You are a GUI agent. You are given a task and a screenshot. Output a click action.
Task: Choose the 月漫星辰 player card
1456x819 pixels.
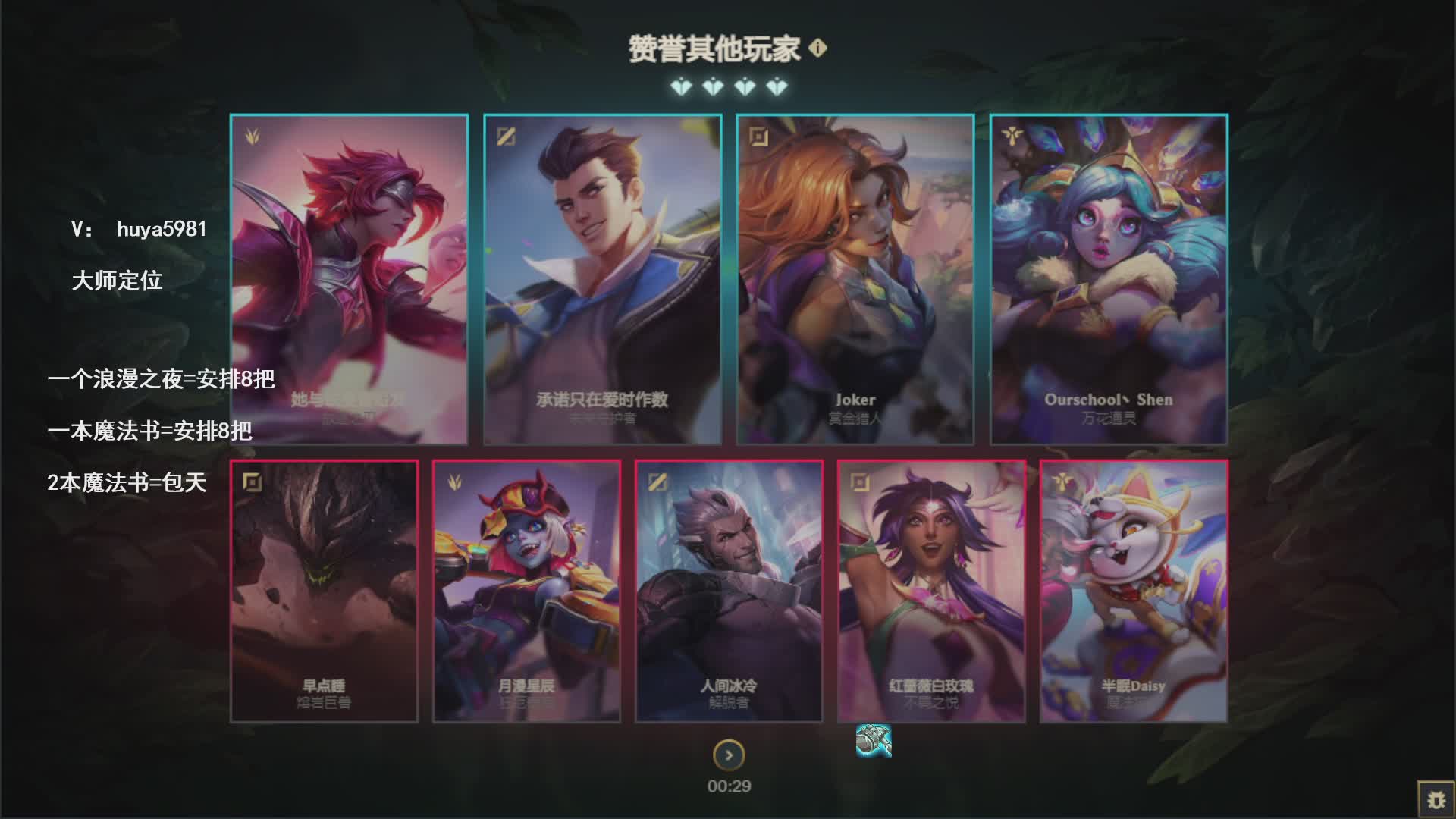click(526, 591)
